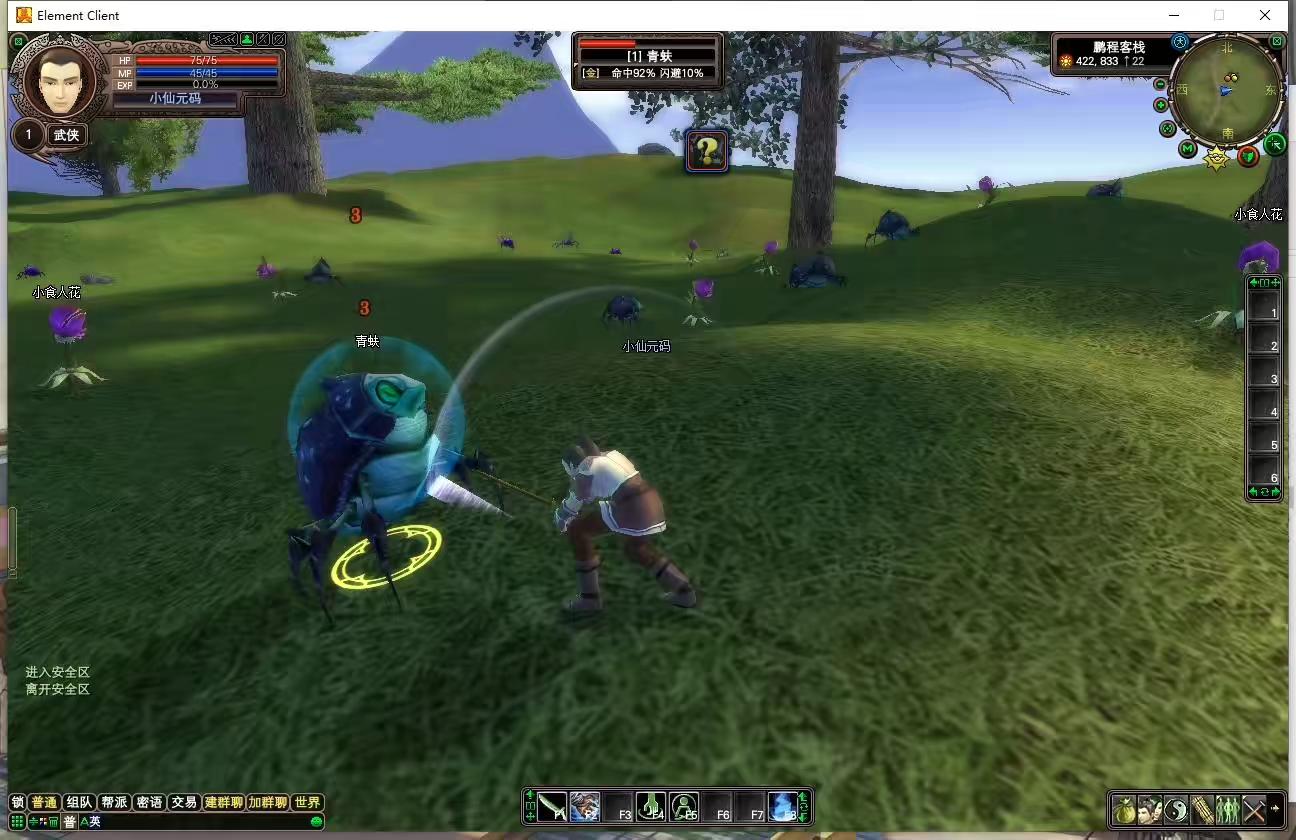Toggle the 锁 chat lock button
This screenshot has height=840, width=1296.
tap(17, 802)
